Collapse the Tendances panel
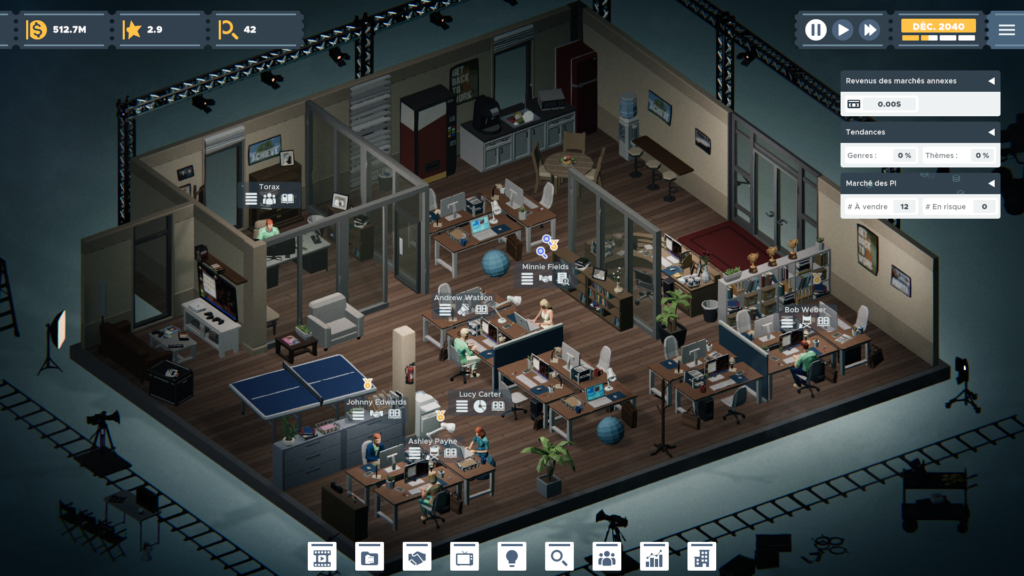The width and height of the screenshot is (1024, 576). click(x=991, y=132)
